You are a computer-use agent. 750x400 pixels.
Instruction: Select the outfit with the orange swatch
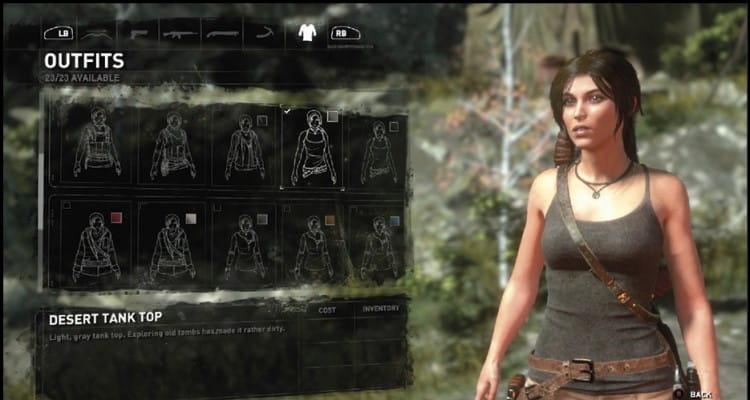(x=309, y=243)
